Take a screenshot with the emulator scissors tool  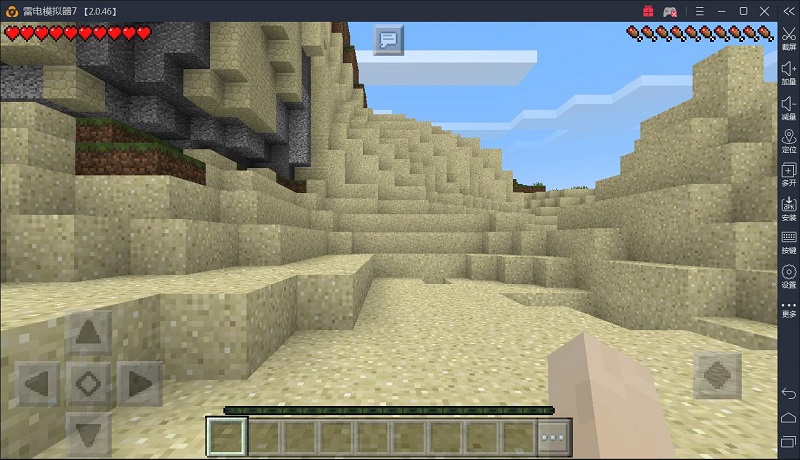788,38
